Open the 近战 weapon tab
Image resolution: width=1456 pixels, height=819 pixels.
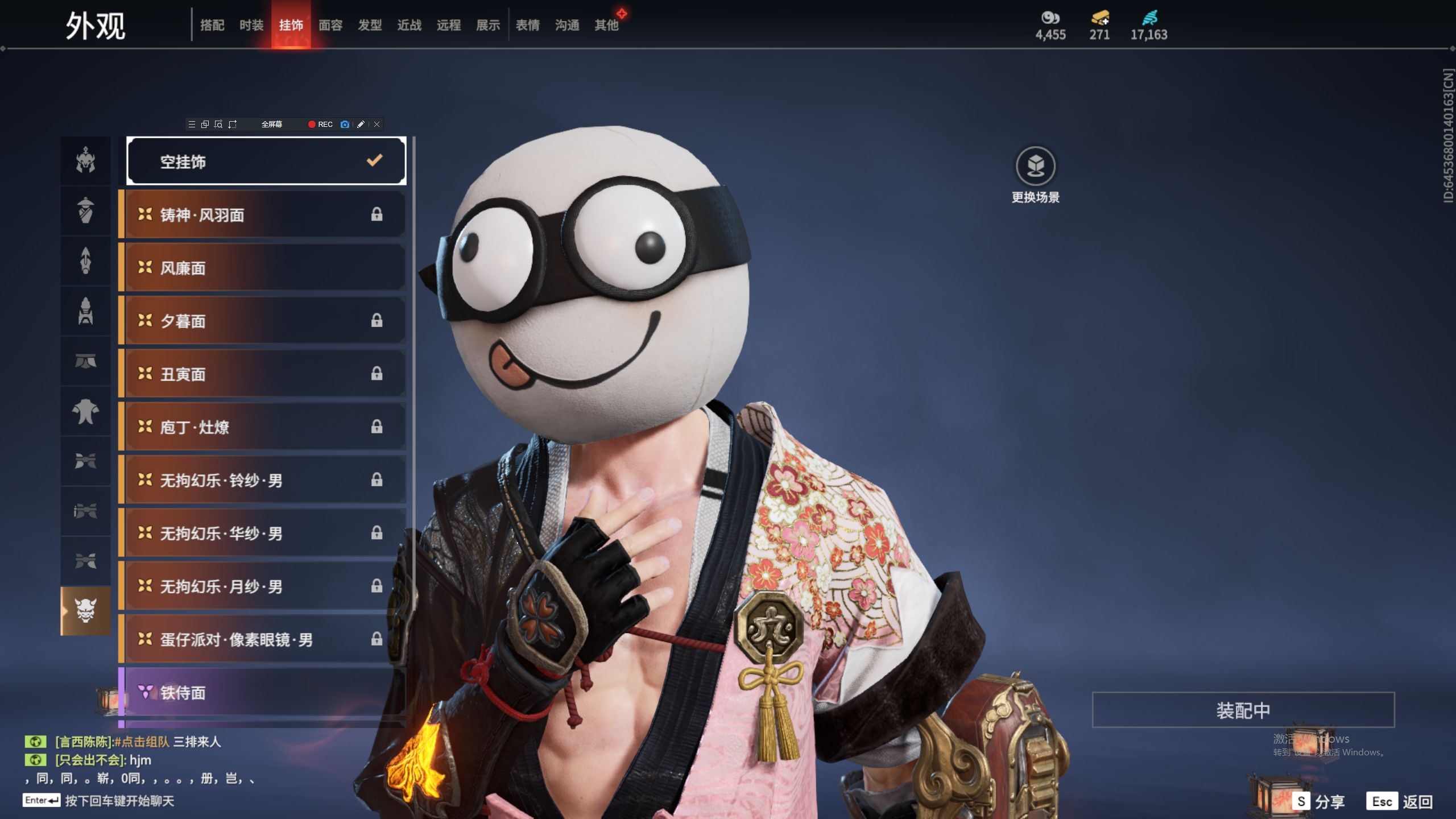[x=409, y=25]
